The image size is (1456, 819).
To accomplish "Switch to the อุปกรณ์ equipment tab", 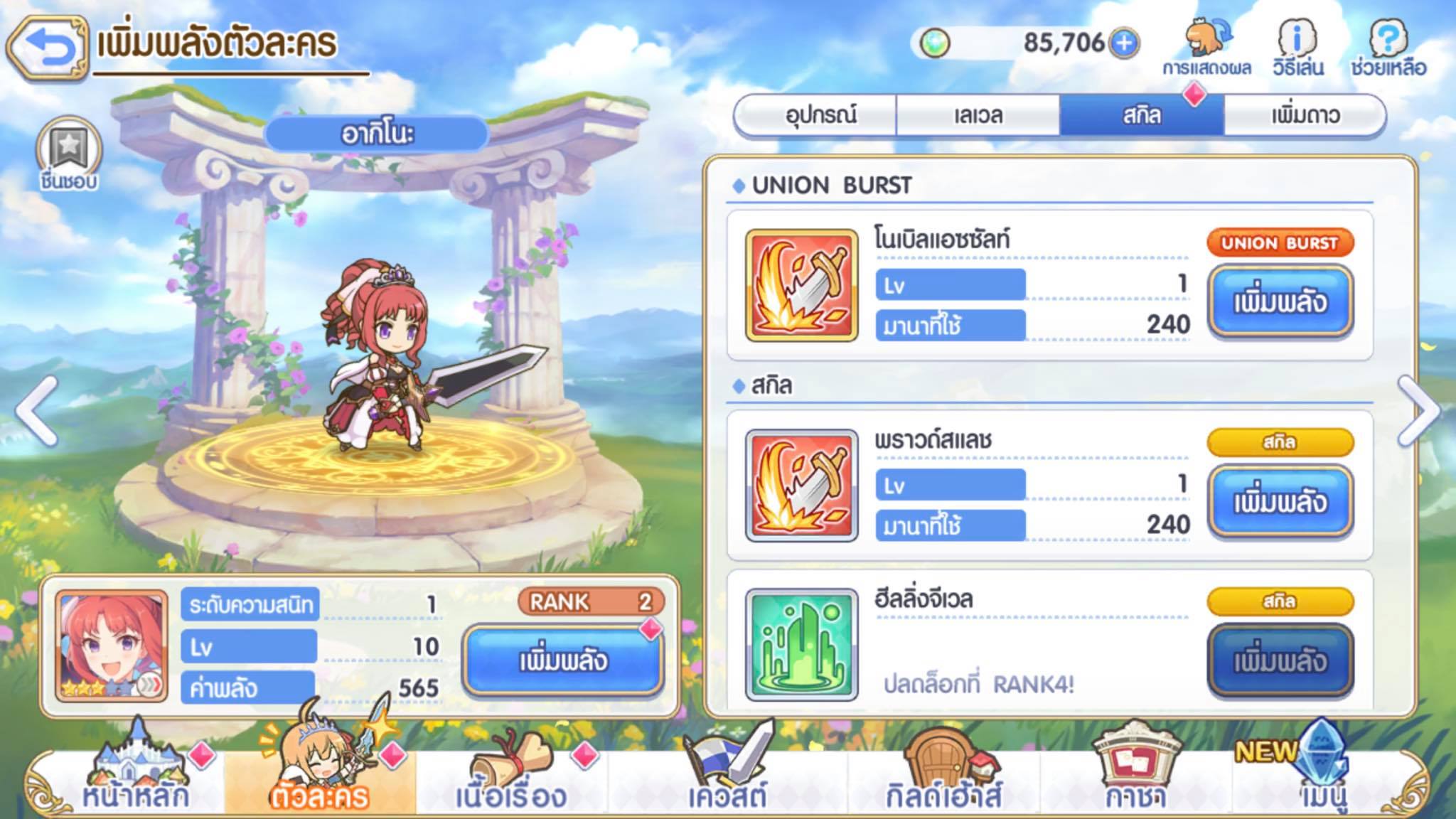I will tap(820, 115).
